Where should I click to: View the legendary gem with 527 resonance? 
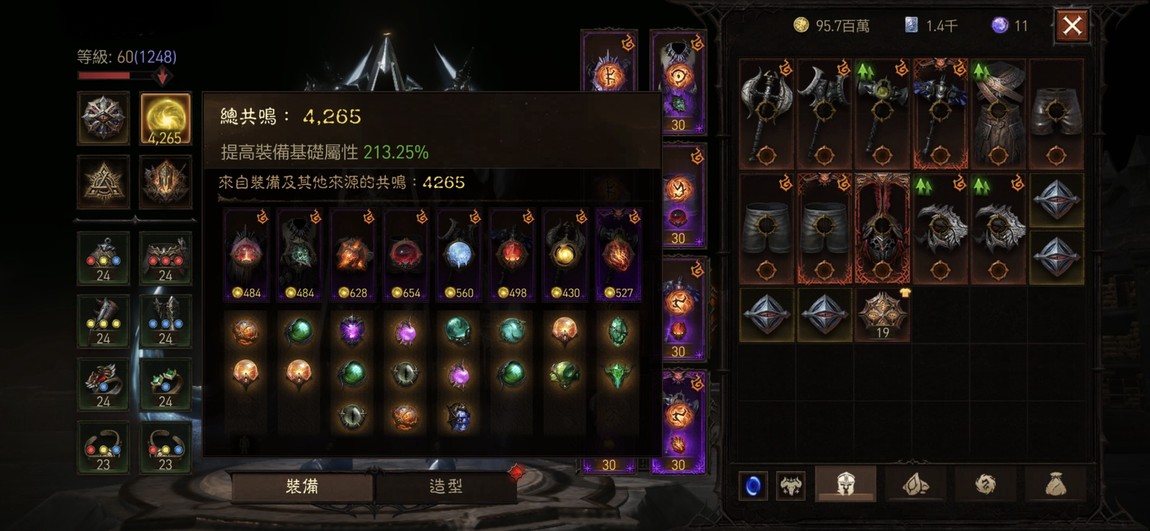619,255
